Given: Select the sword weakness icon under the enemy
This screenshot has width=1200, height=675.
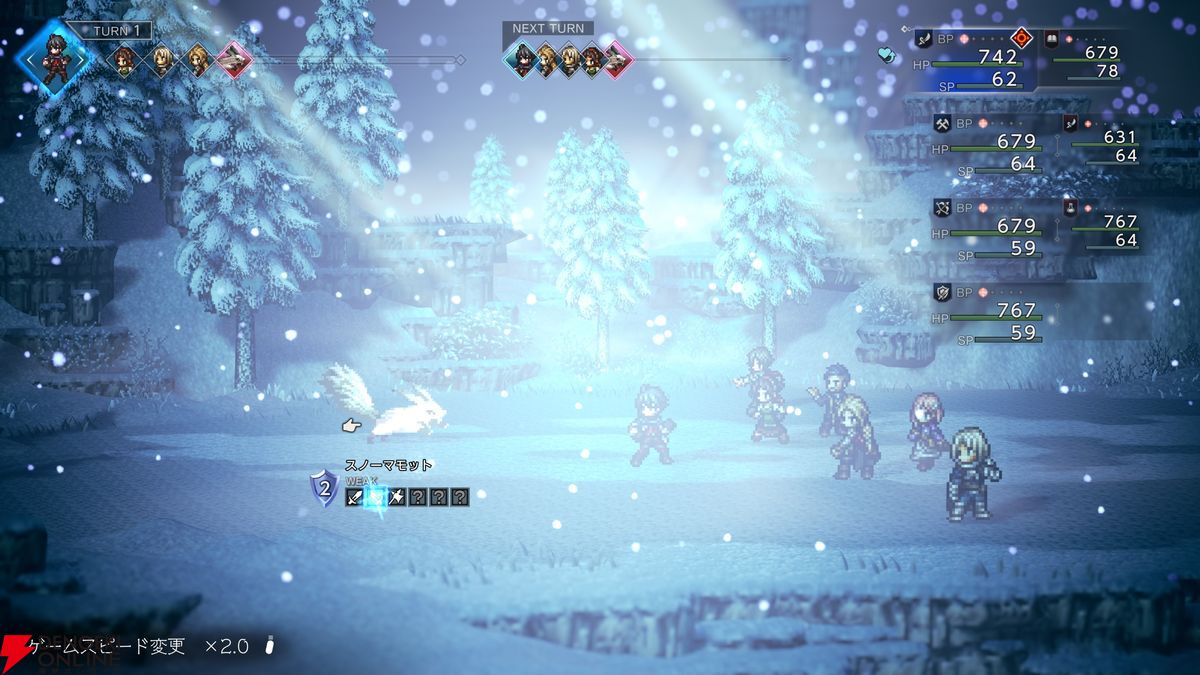Looking at the screenshot, I should click(354, 497).
